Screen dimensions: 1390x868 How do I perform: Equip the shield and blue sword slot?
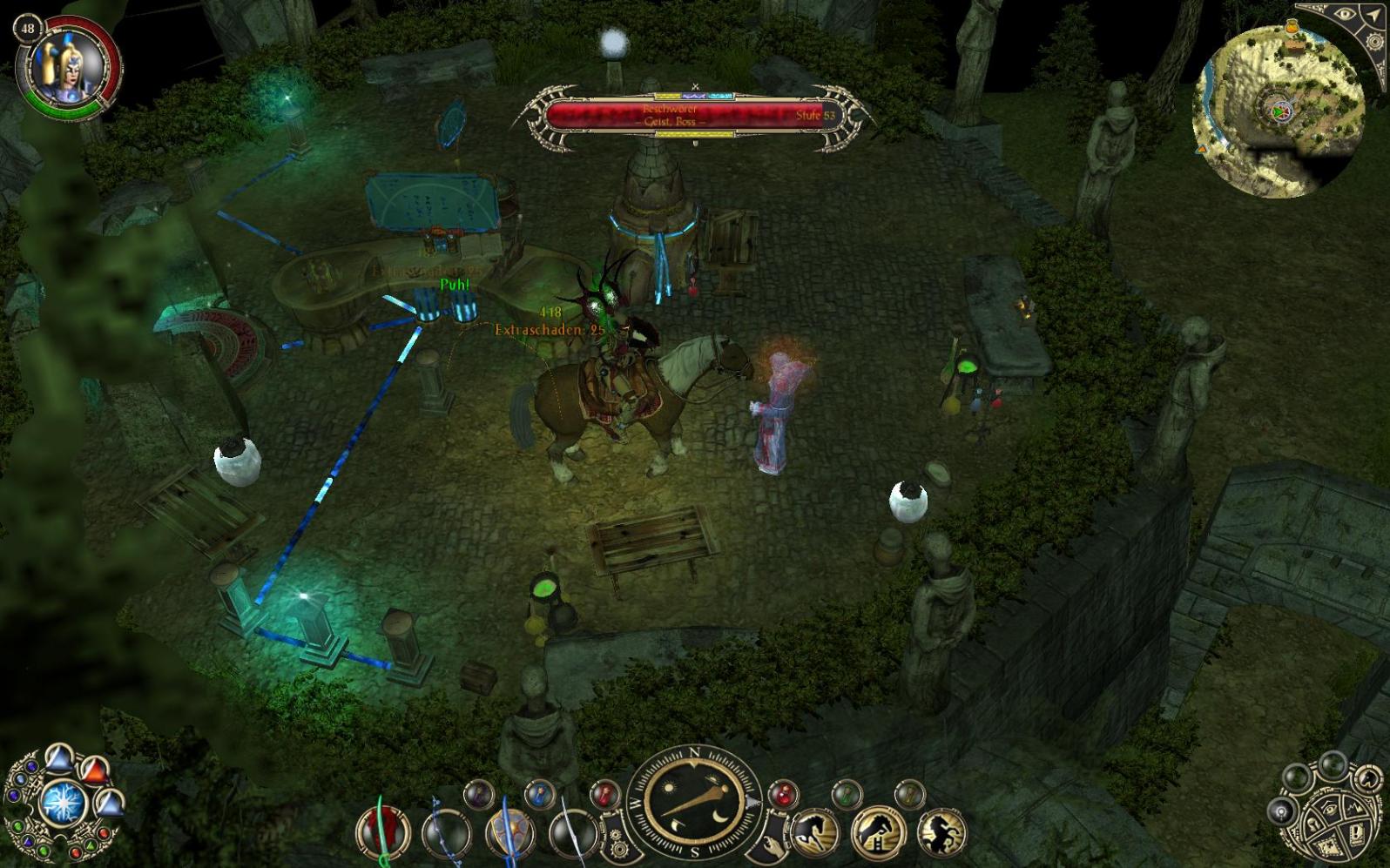(x=510, y=833)
